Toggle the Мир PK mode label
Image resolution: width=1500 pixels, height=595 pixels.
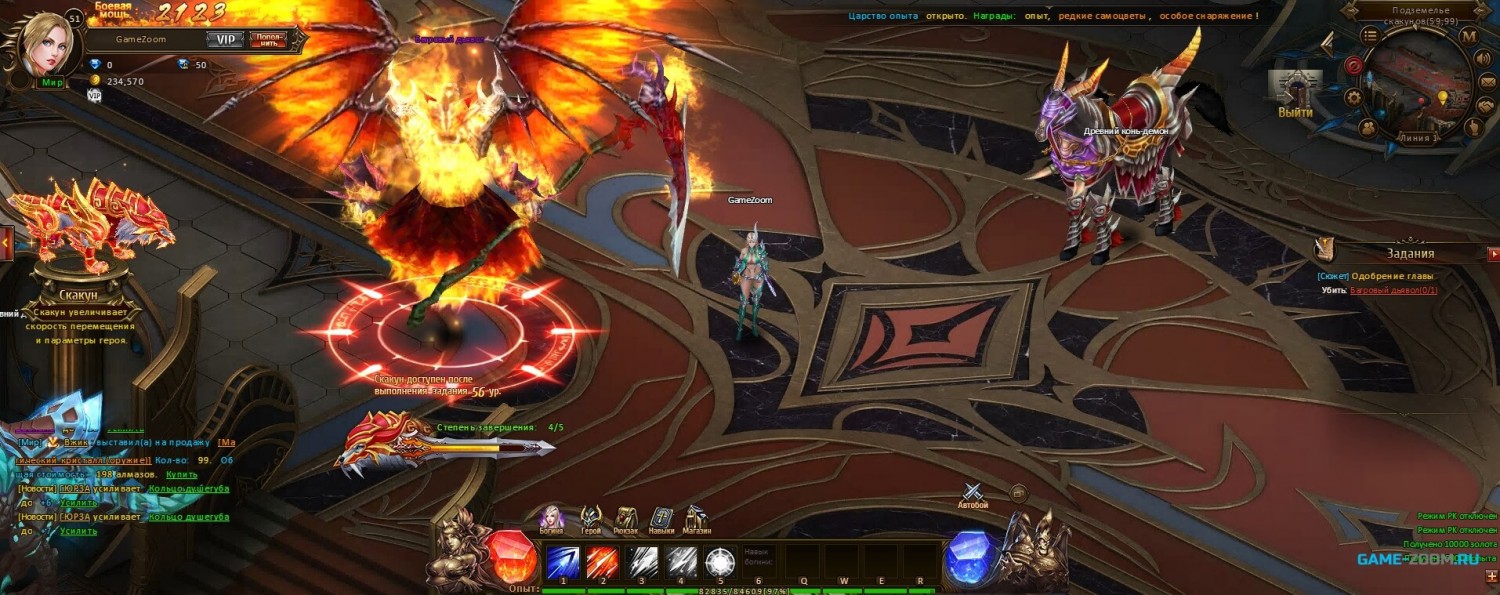pos(52,83)
